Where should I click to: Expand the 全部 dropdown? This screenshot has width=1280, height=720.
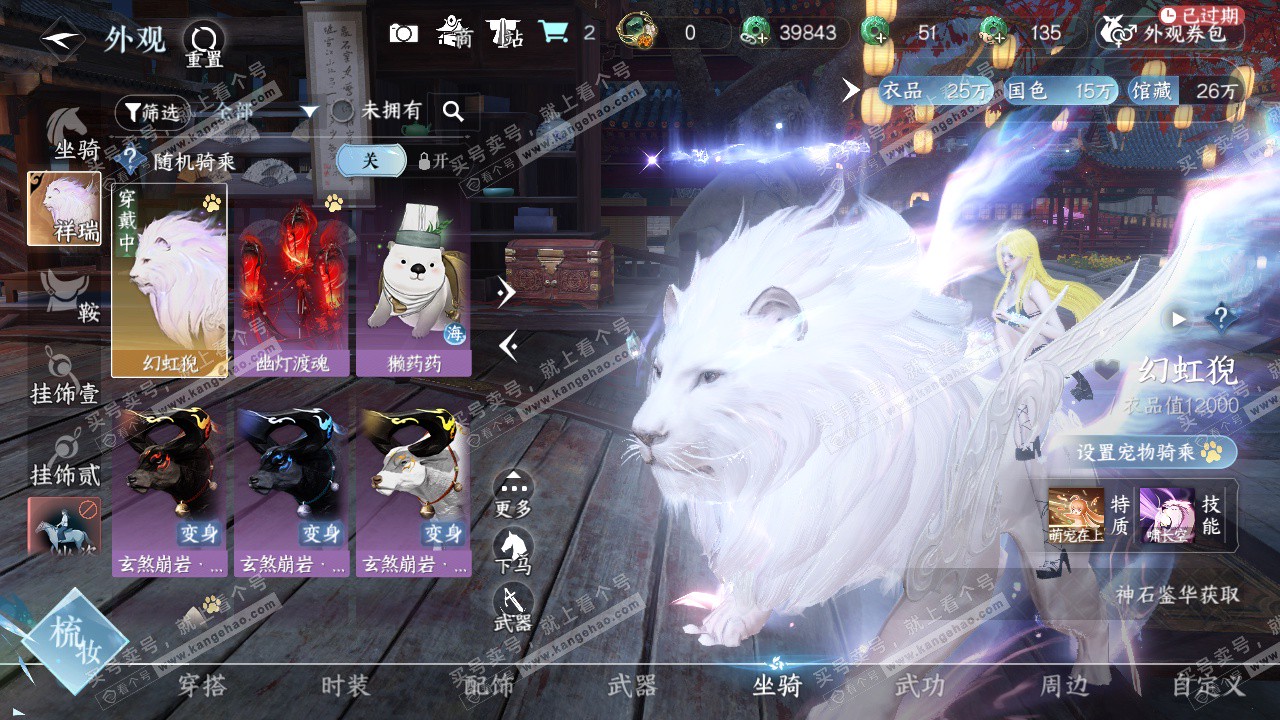[309, 111]
